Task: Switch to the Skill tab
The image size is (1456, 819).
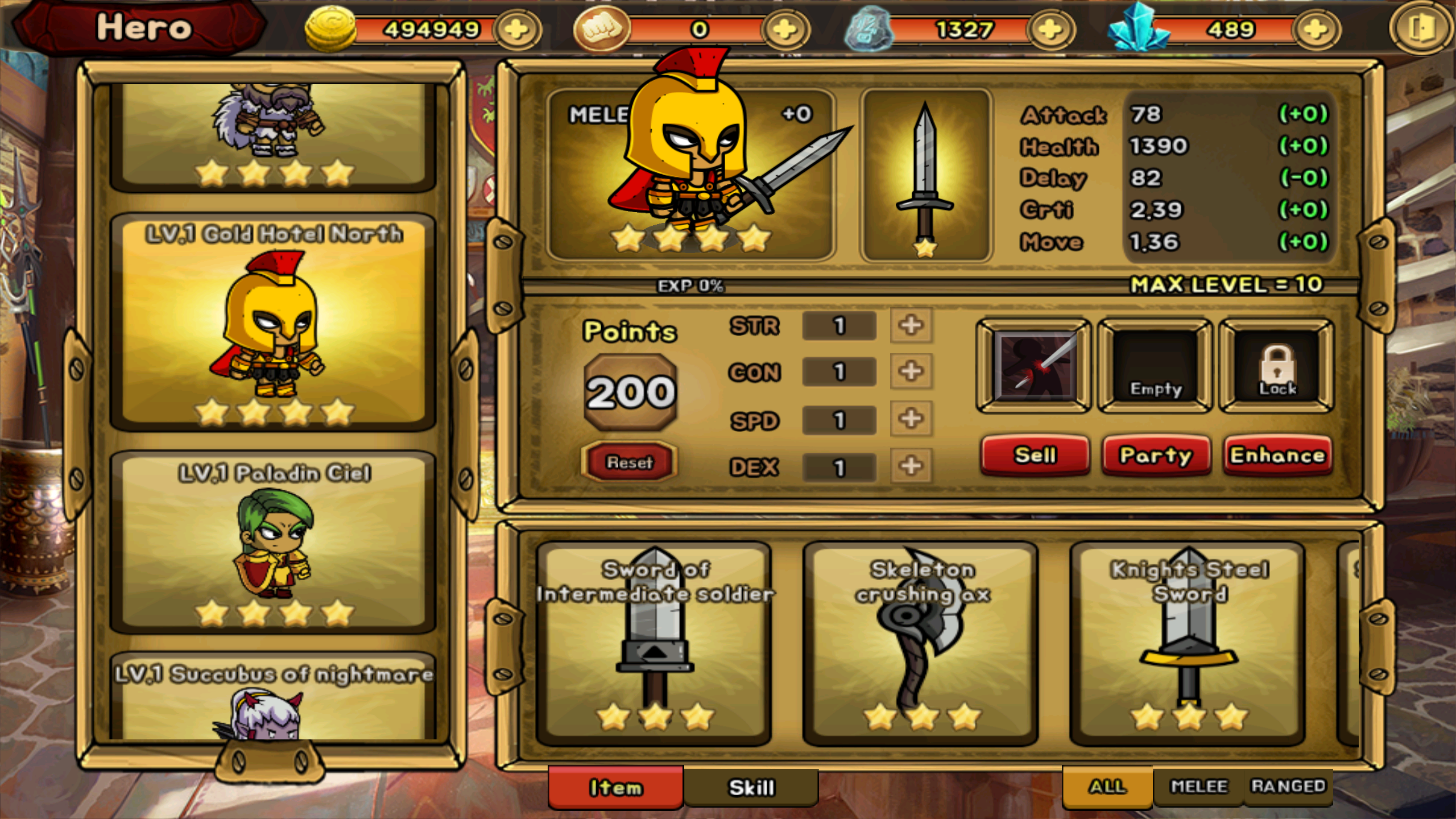Action: pos(752,785)
